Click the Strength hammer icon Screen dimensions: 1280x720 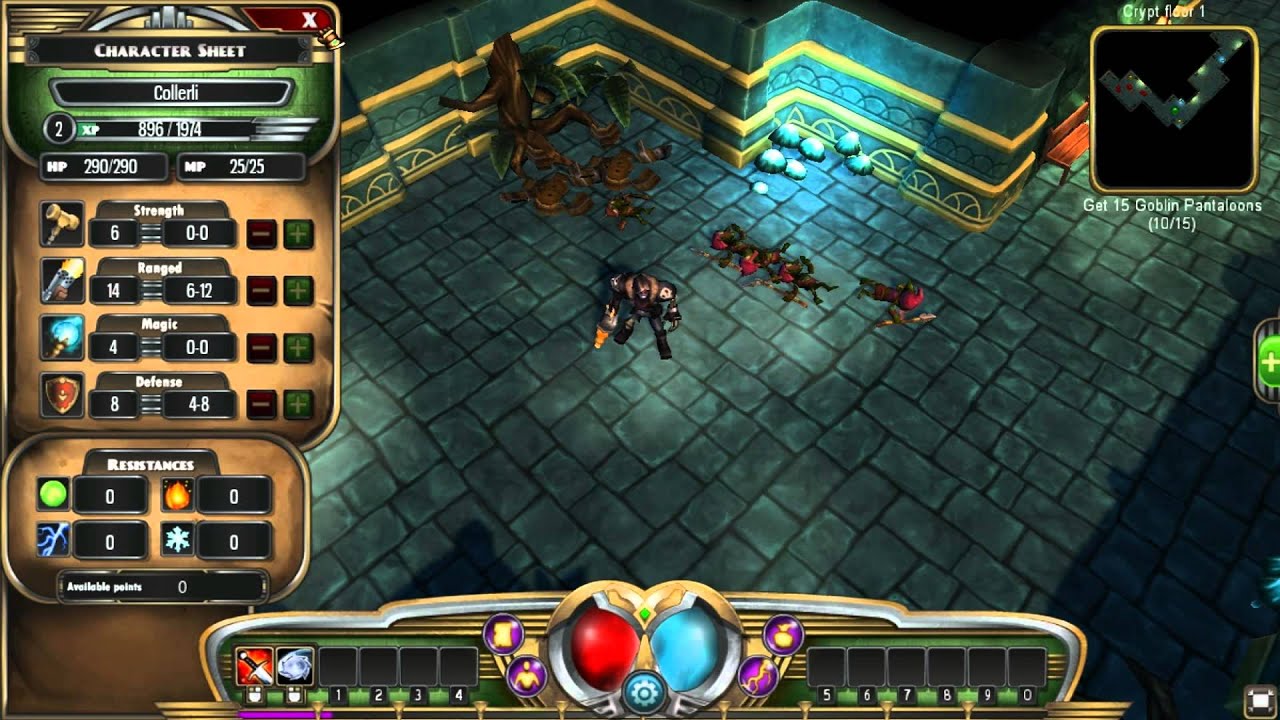click(60, 223)
